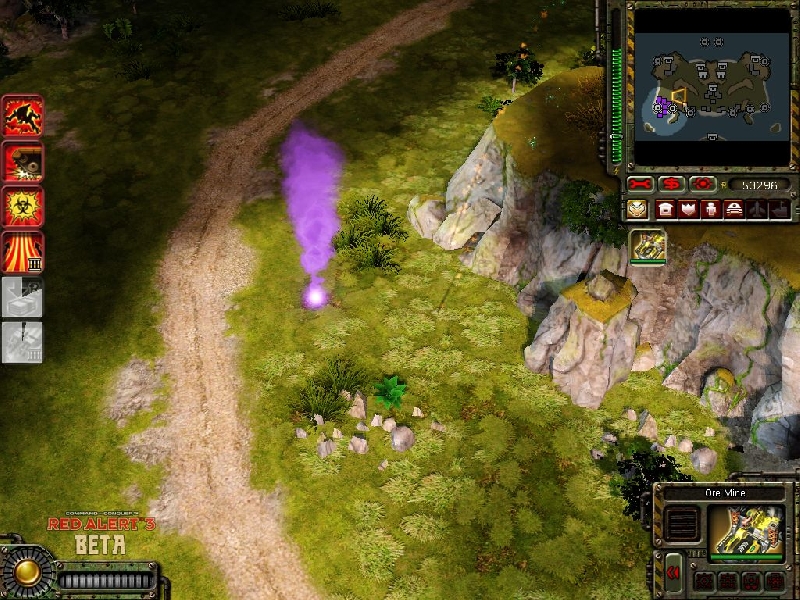Open the red gear options button
The image size is (800, 600).
click(702, 185)
